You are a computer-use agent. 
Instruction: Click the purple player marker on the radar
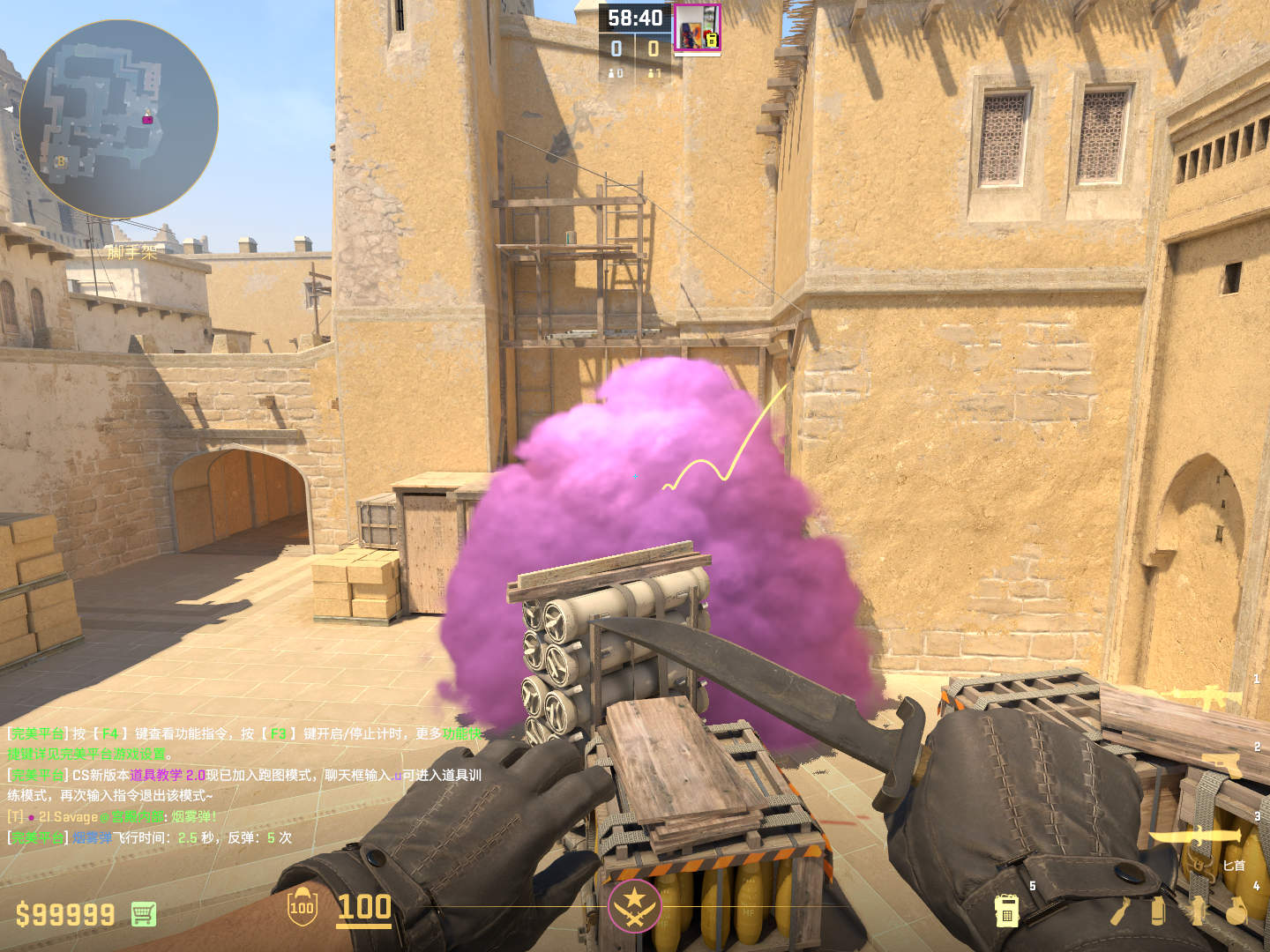(147, 119)
